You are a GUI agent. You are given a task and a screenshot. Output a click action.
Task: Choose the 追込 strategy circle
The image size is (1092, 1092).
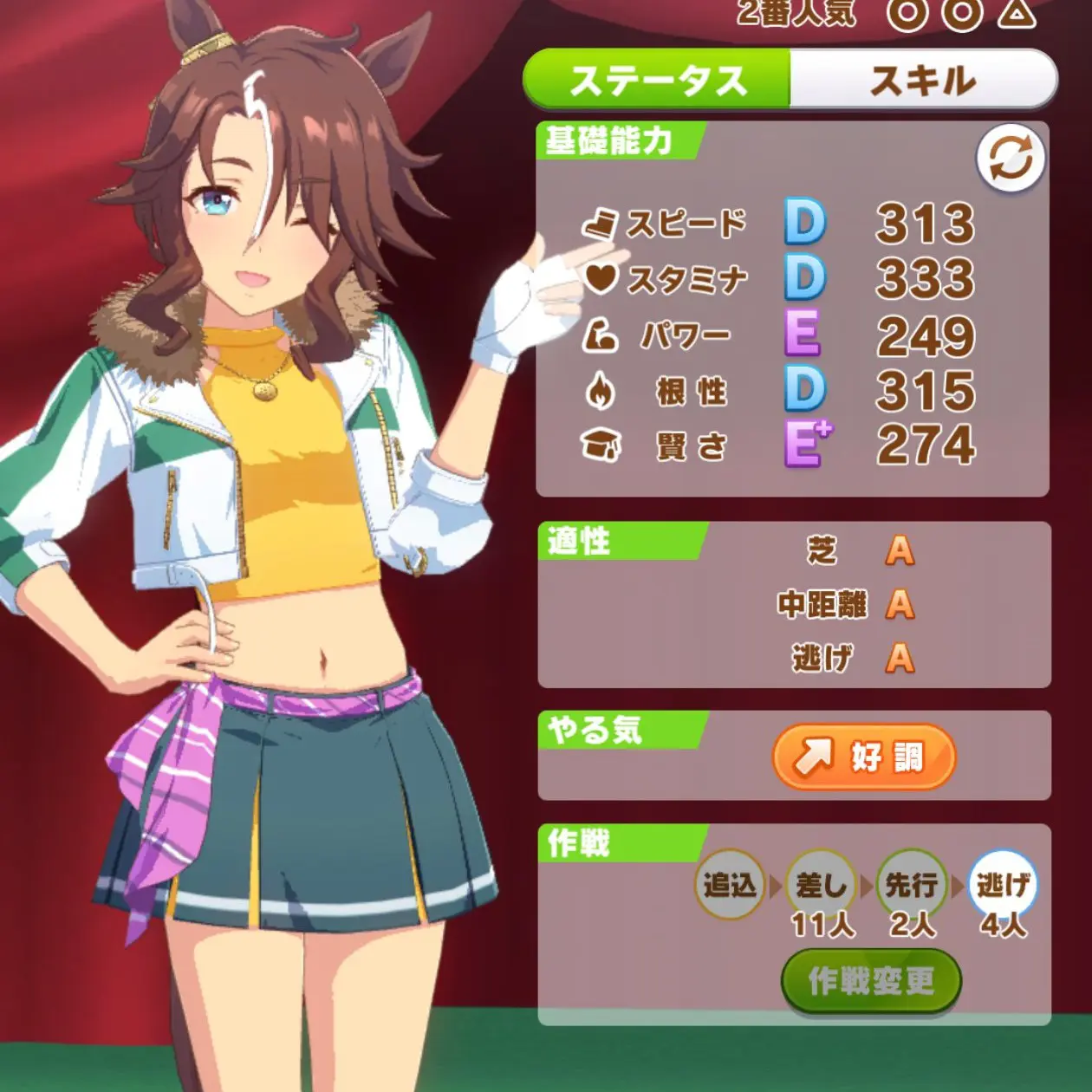pyautogui.click(x=730, y=885)
